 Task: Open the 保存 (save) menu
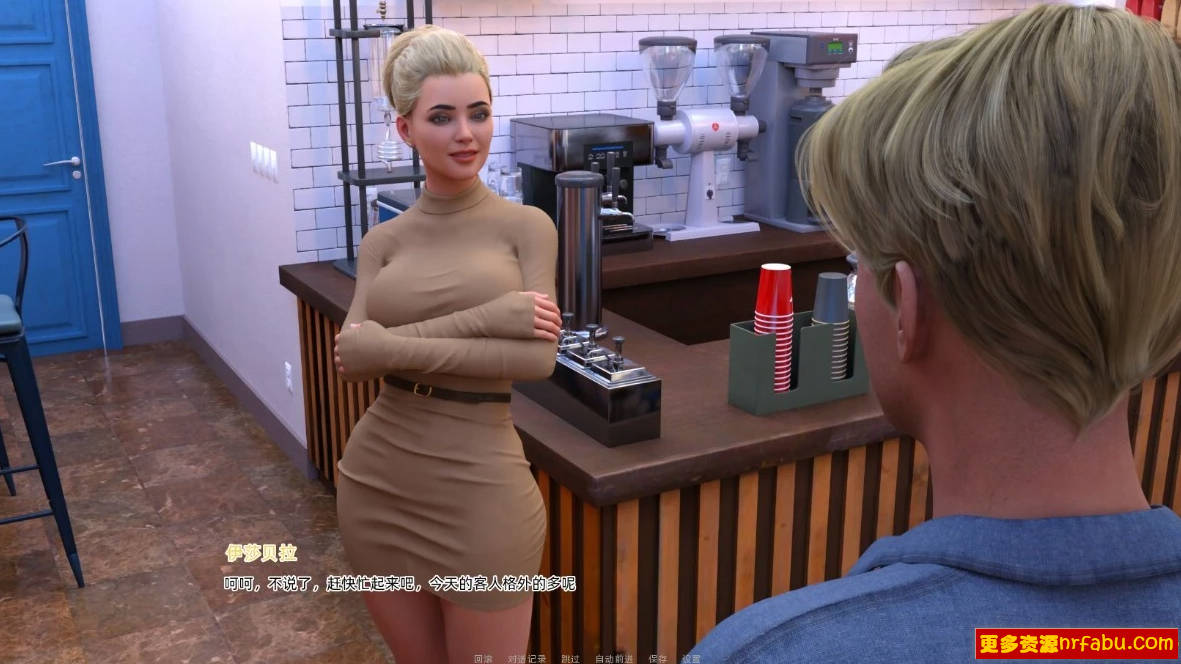[x=657, y=659]
